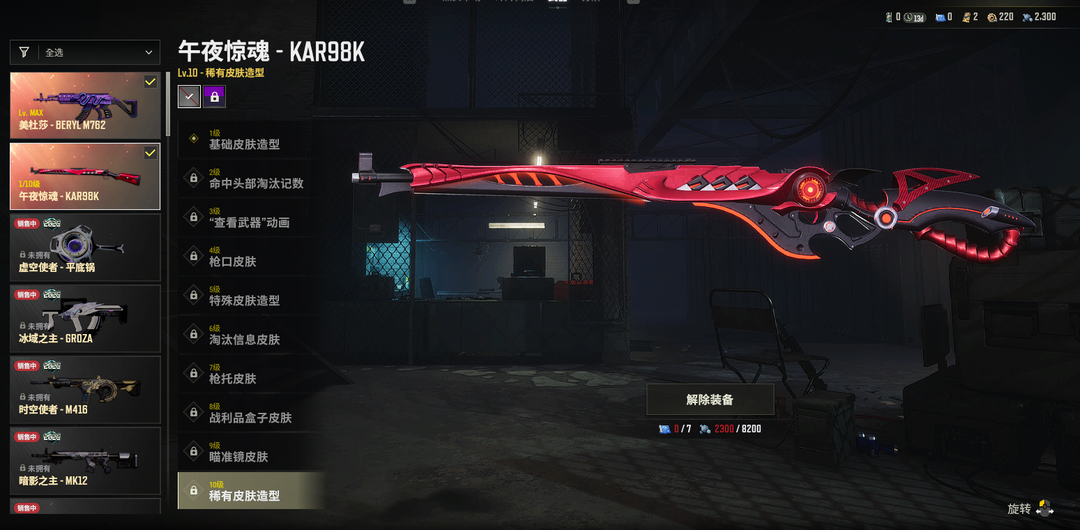Select the 美杜莎 BERYL M762 skin
The height and width of the screenshot is (530, 1080).
(85, 105)
